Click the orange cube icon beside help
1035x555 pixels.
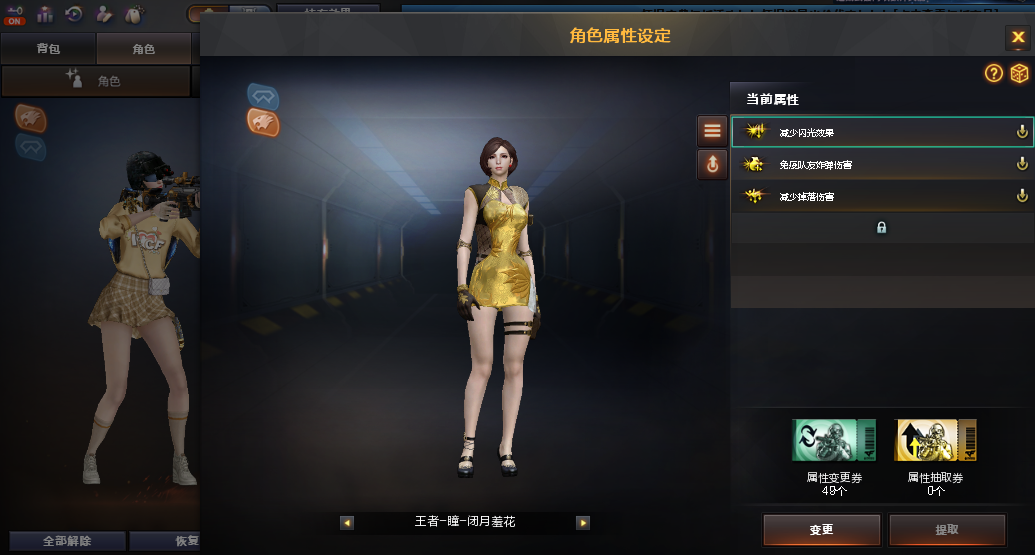[x=1019, y=73]
